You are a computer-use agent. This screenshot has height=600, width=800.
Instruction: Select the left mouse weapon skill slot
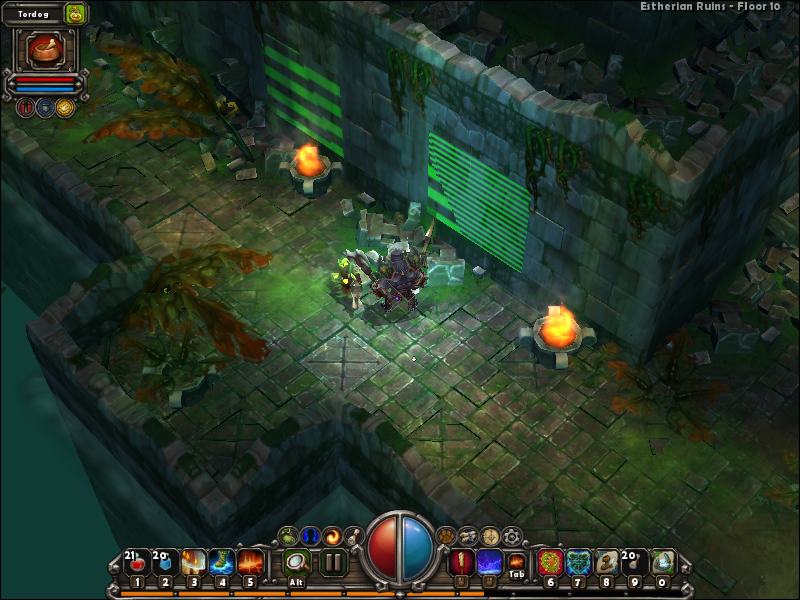point(461,563)
